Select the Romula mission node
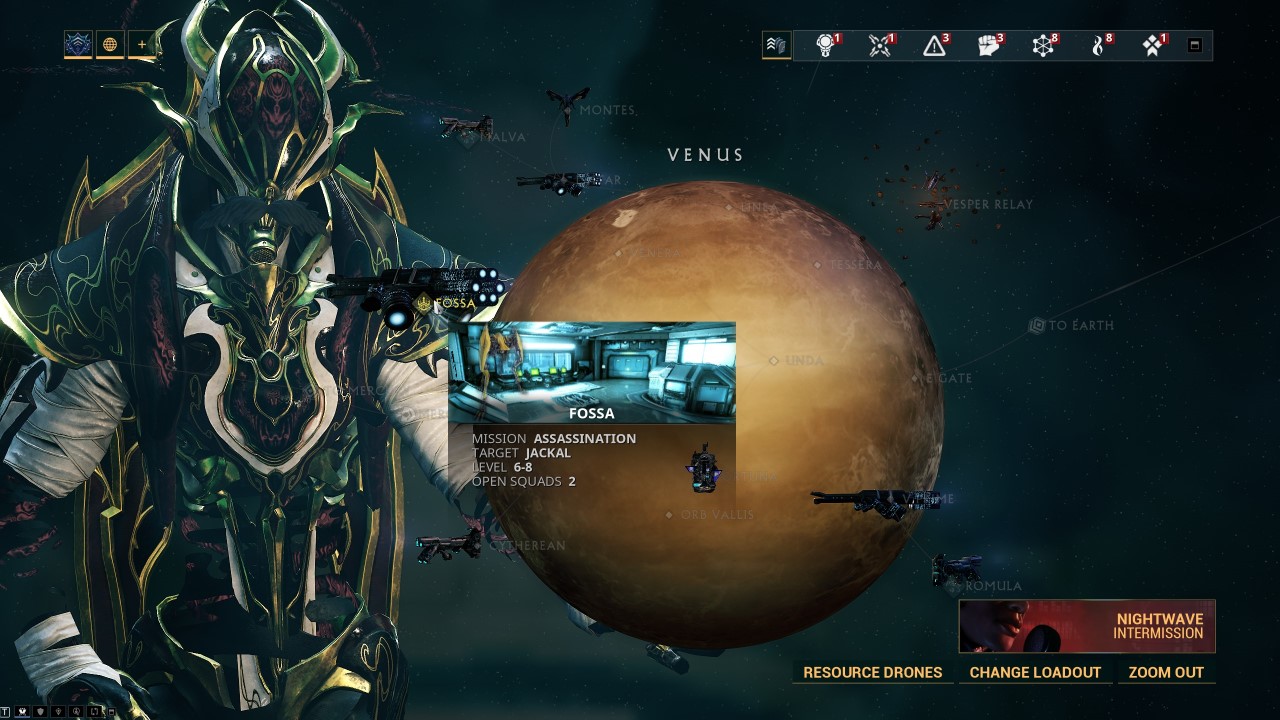Viewport: 1280px width, 720px height. 953,586
